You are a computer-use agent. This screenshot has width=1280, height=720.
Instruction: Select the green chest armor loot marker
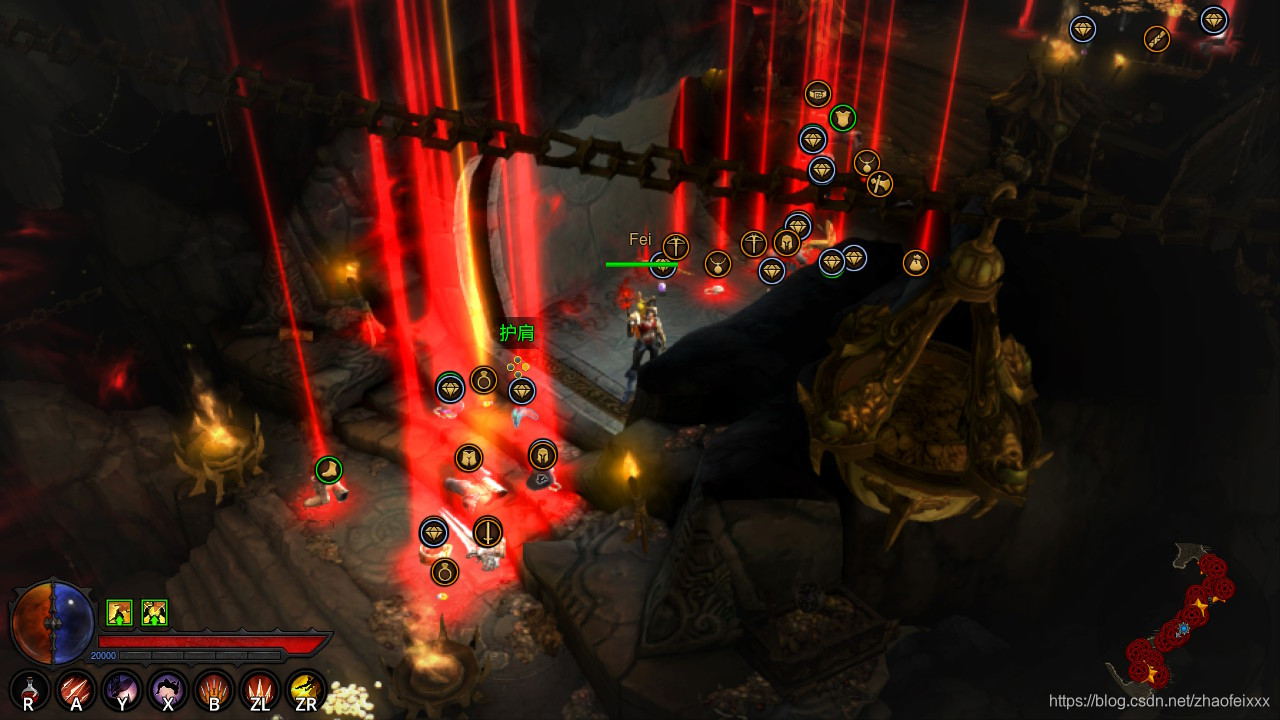tap(843, 117)
